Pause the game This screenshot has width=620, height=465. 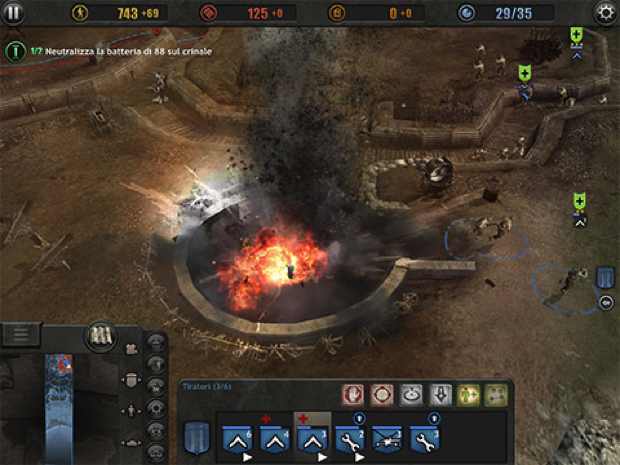tap(14, 13)
